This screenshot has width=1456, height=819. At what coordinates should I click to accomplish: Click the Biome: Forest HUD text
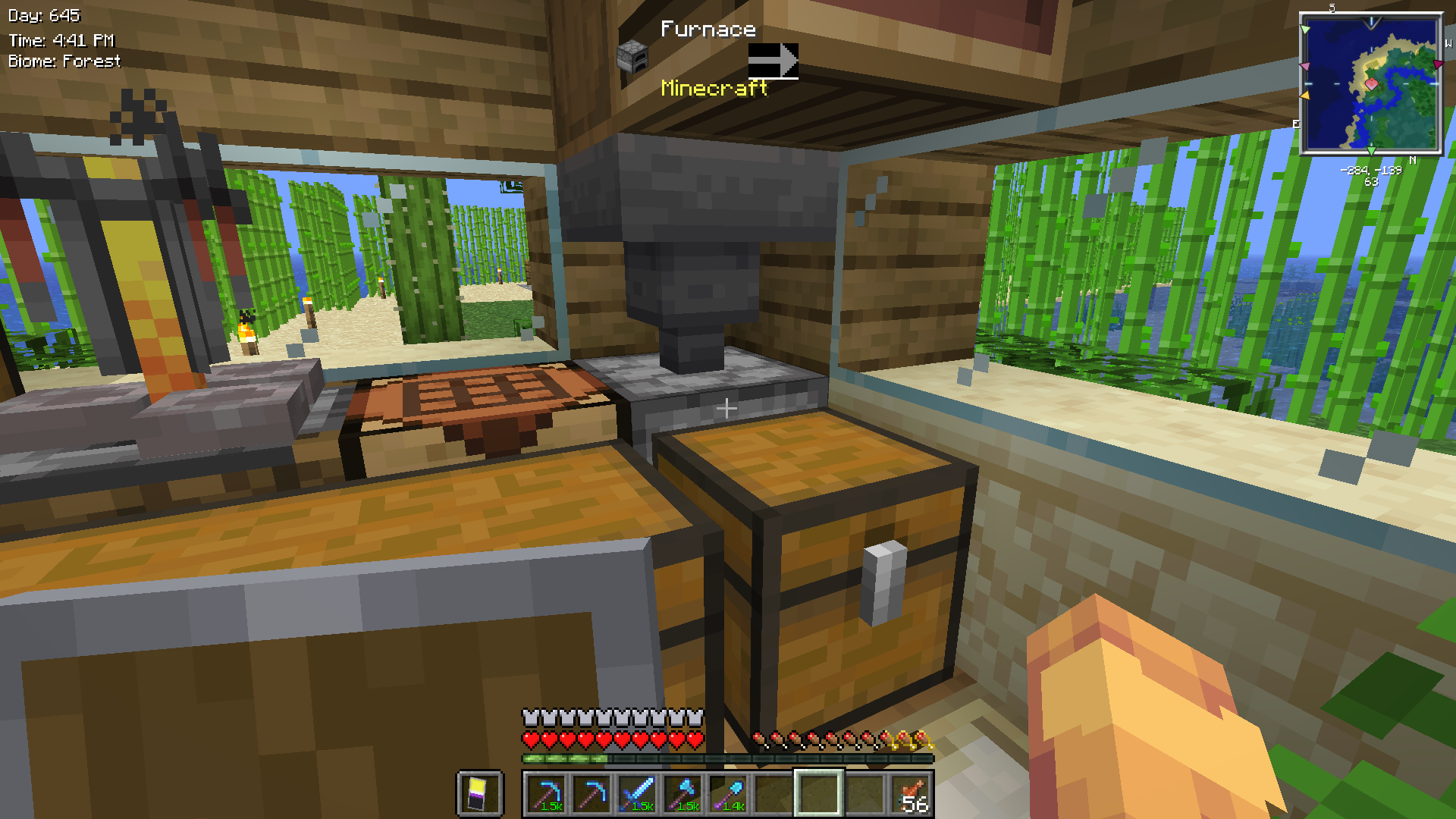pyautogui.click(x=63, y=61)
